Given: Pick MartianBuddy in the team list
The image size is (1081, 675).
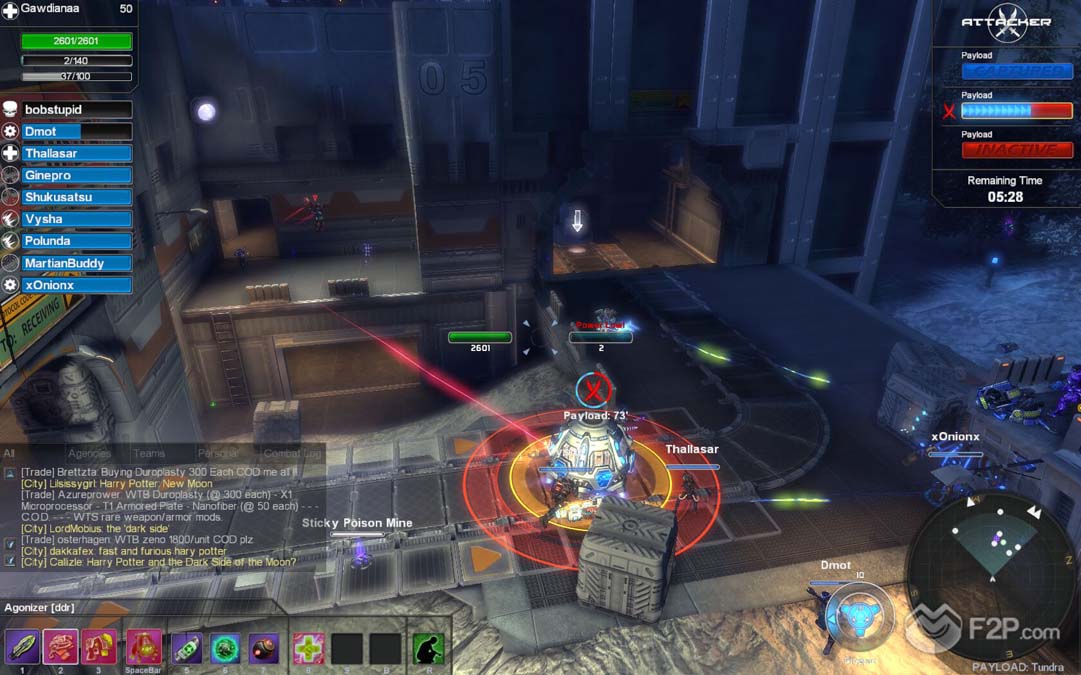Looking at the screenshot, I should pos(76,263).
